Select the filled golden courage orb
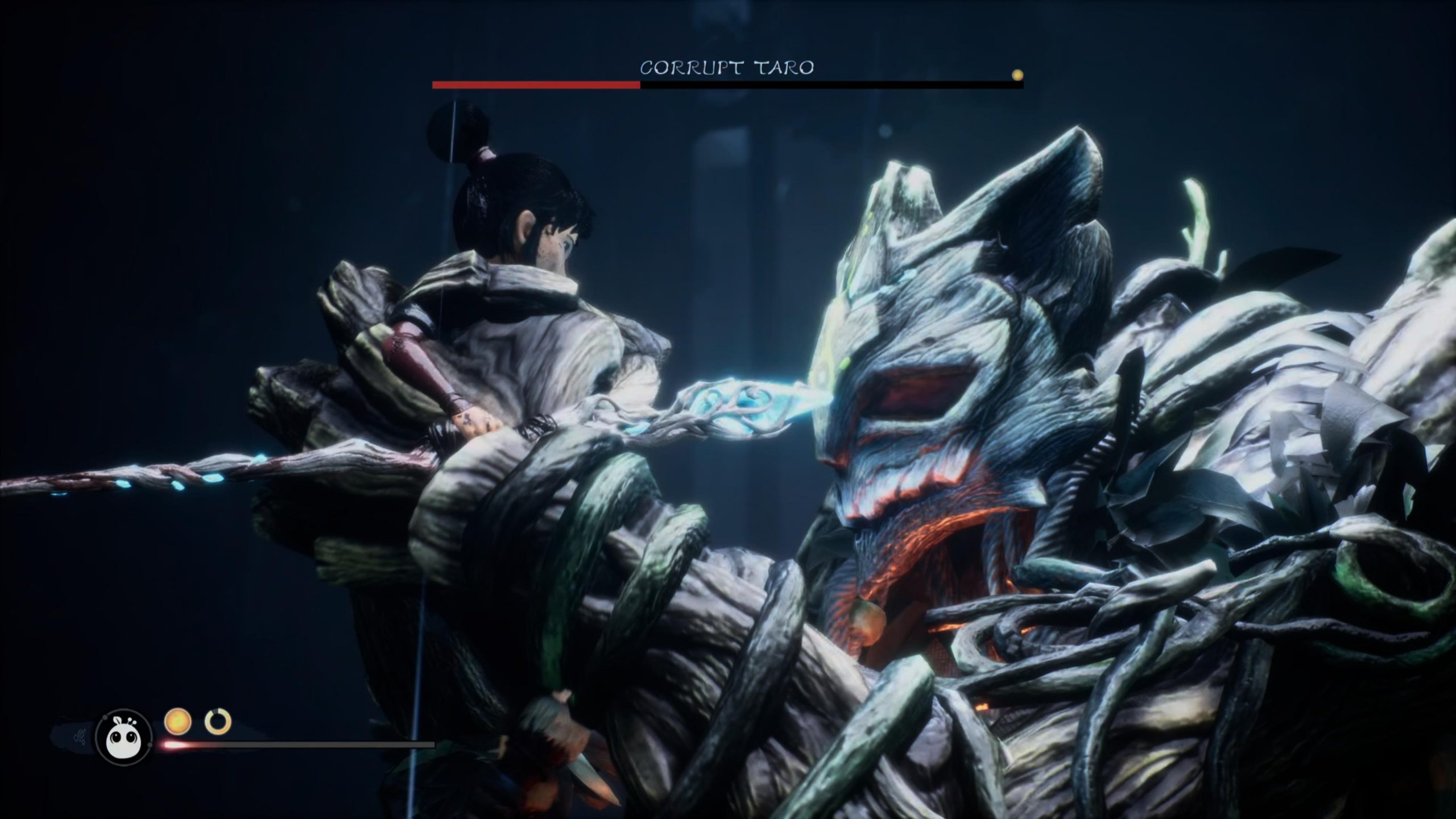Image resolution: width=1456 pixels, height=819 pixels. [177, 721]
